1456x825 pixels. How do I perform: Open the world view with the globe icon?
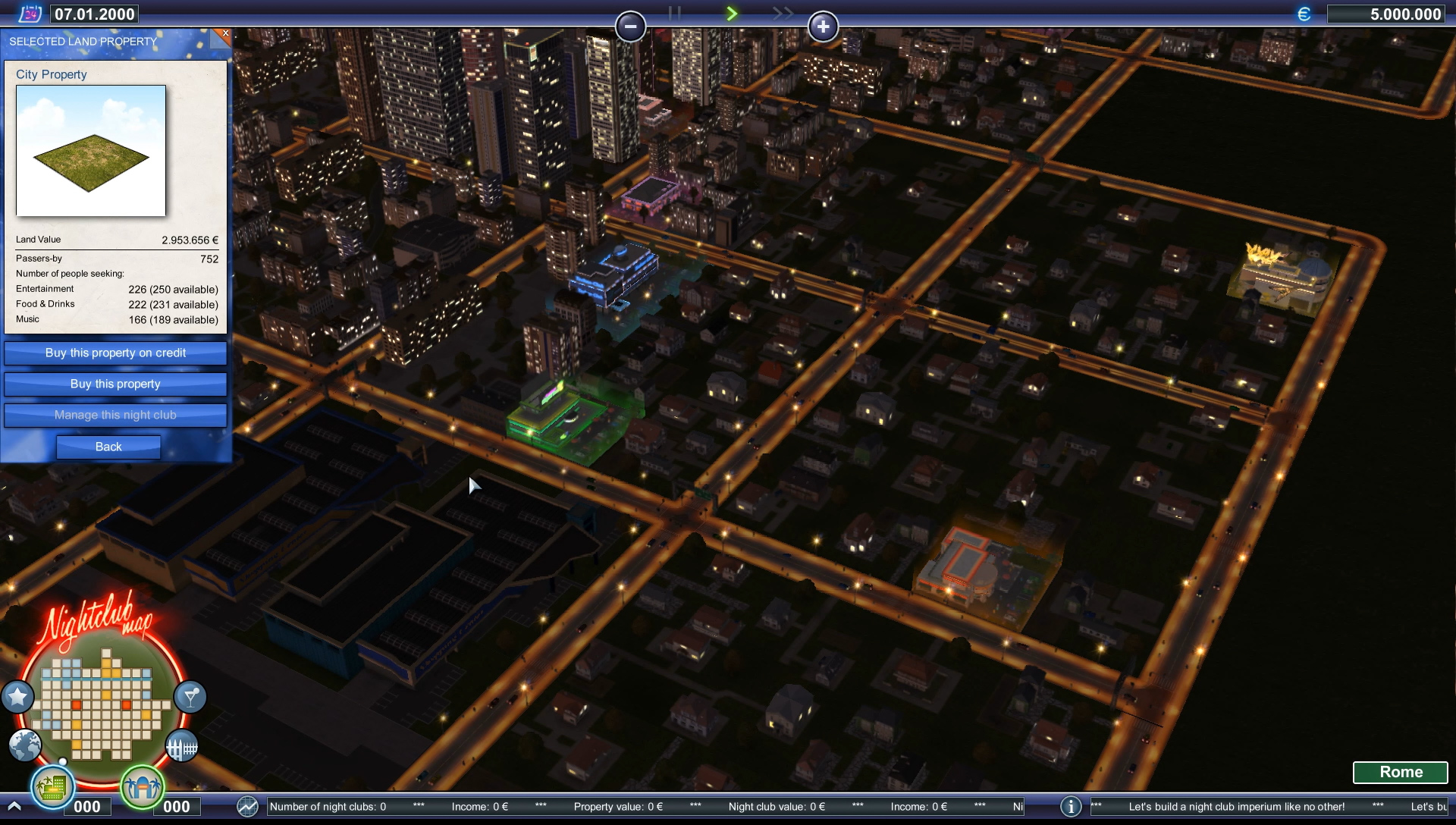click(x=24, y=746)
